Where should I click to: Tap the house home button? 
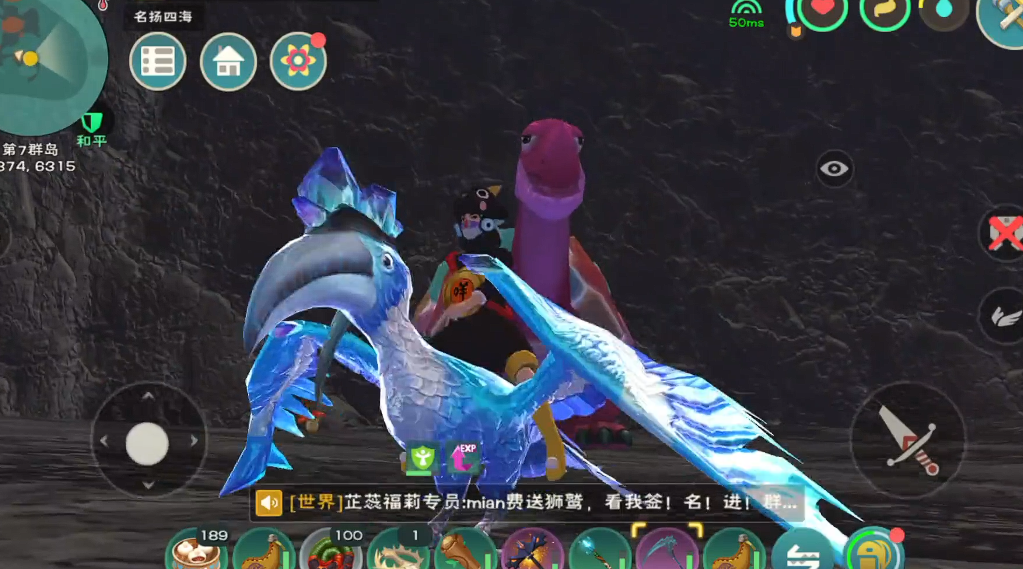coord(228,62)
